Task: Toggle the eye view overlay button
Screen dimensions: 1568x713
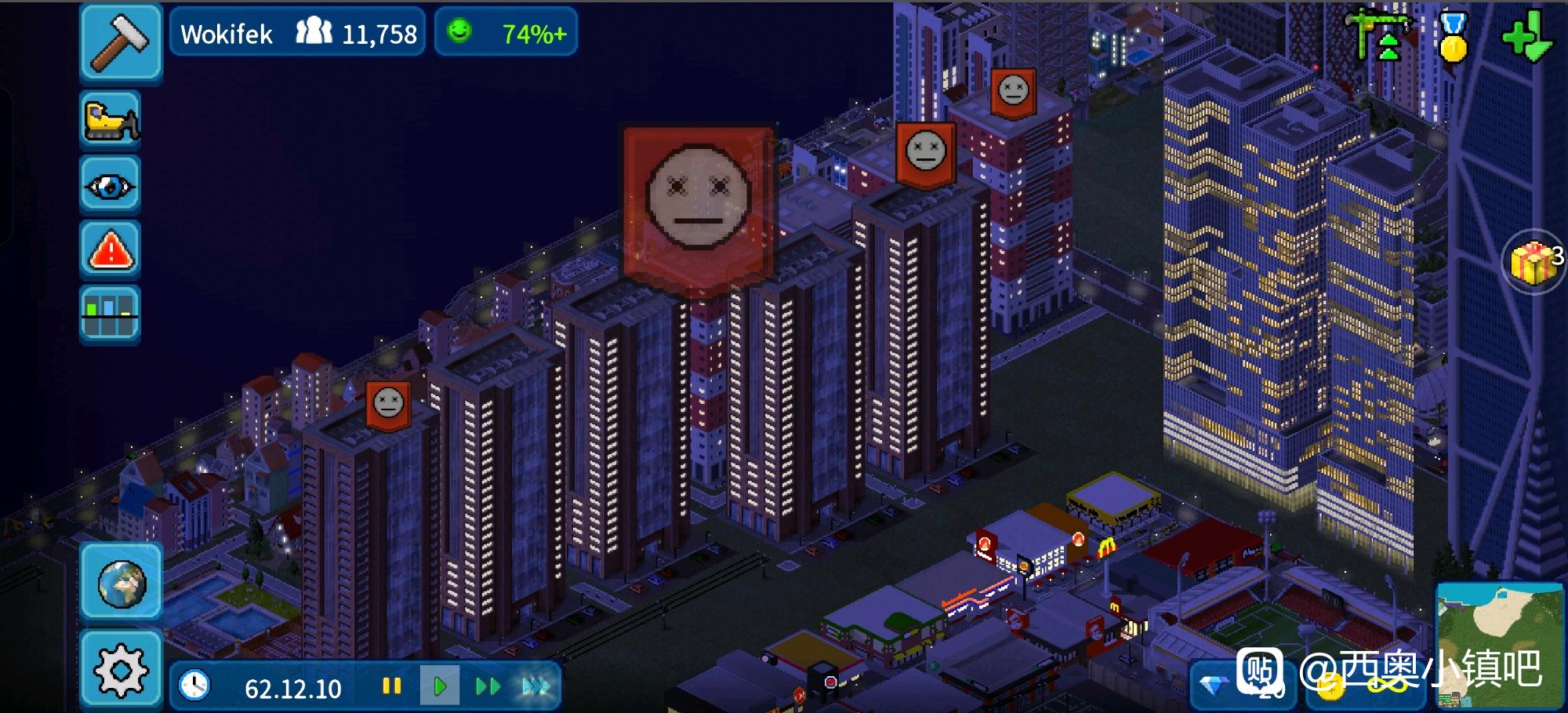Action: tap(110, 186)
